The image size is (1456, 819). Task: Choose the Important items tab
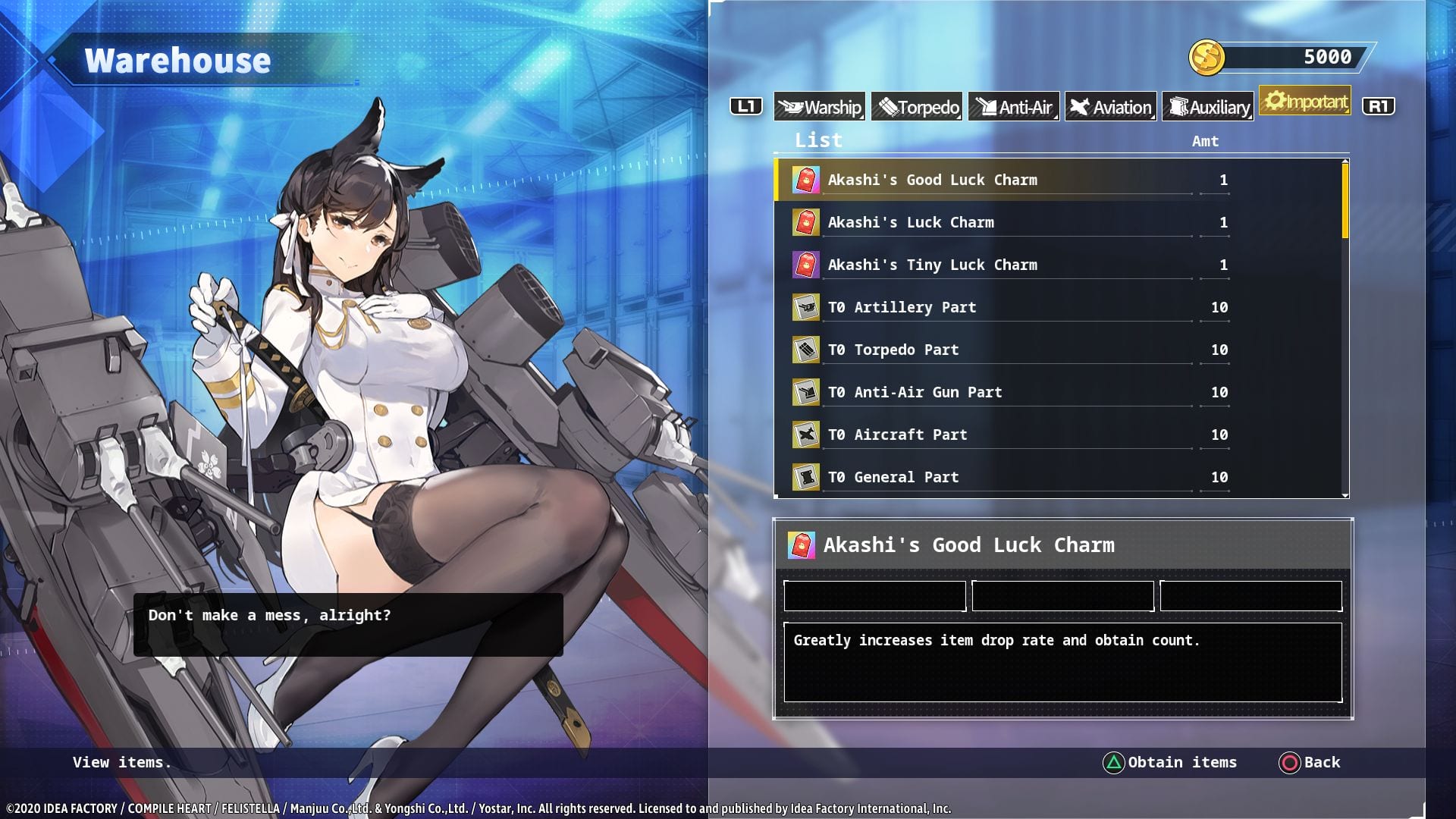(1305, 101)
